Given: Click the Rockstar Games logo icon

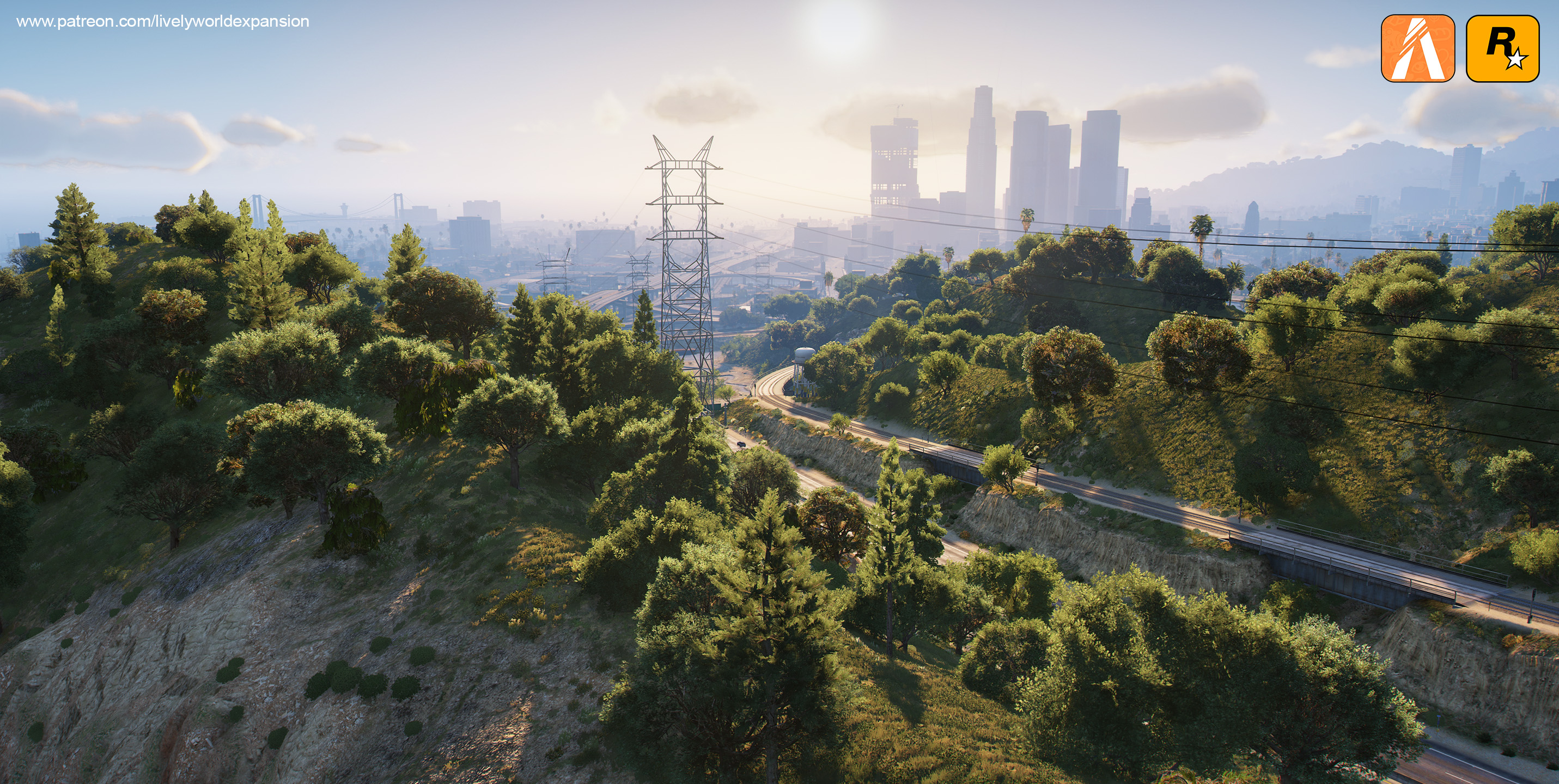Looking at the screenshot, I should [x=1502, y=48].
